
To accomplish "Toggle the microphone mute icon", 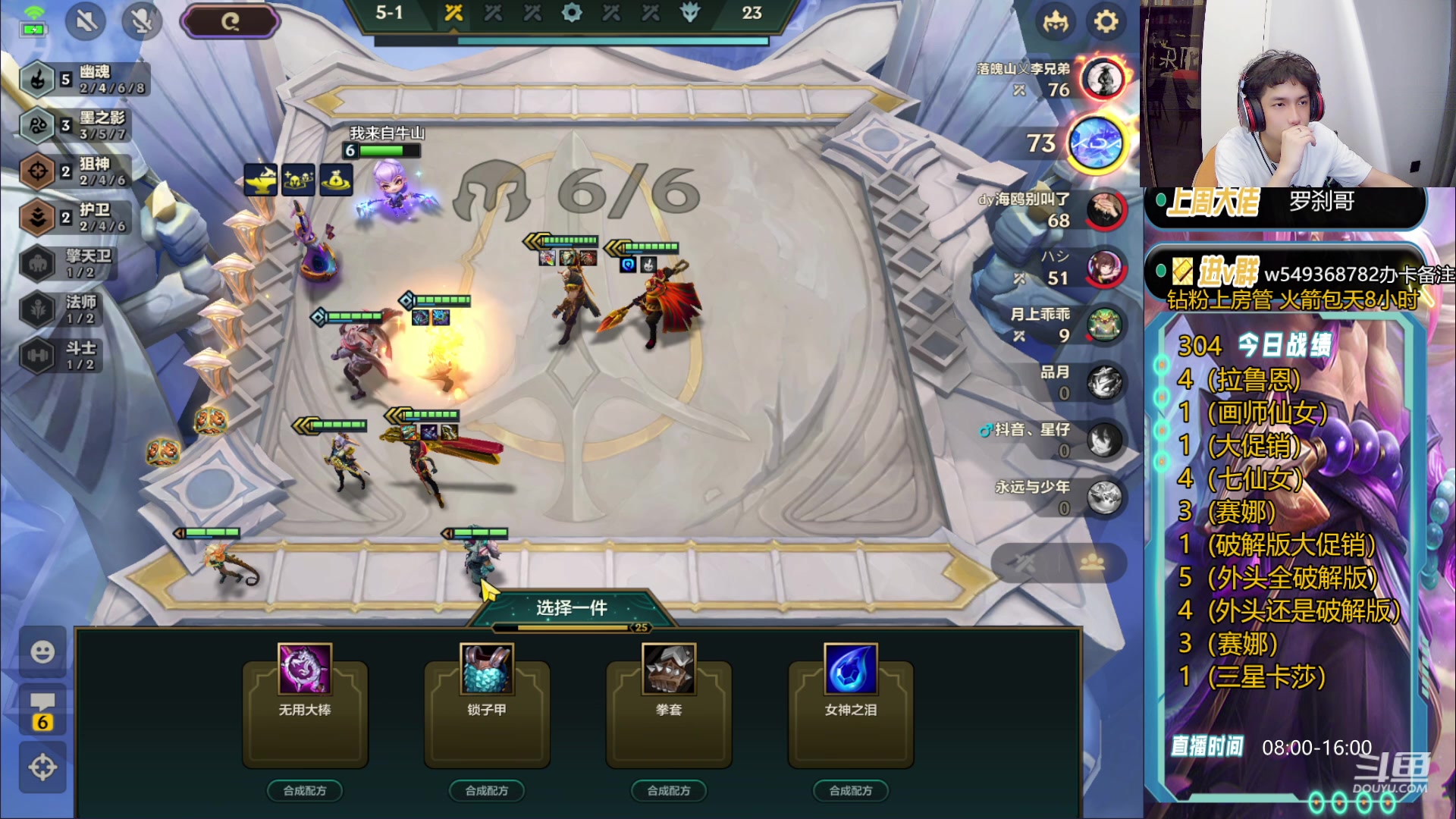I will [142, 21].
